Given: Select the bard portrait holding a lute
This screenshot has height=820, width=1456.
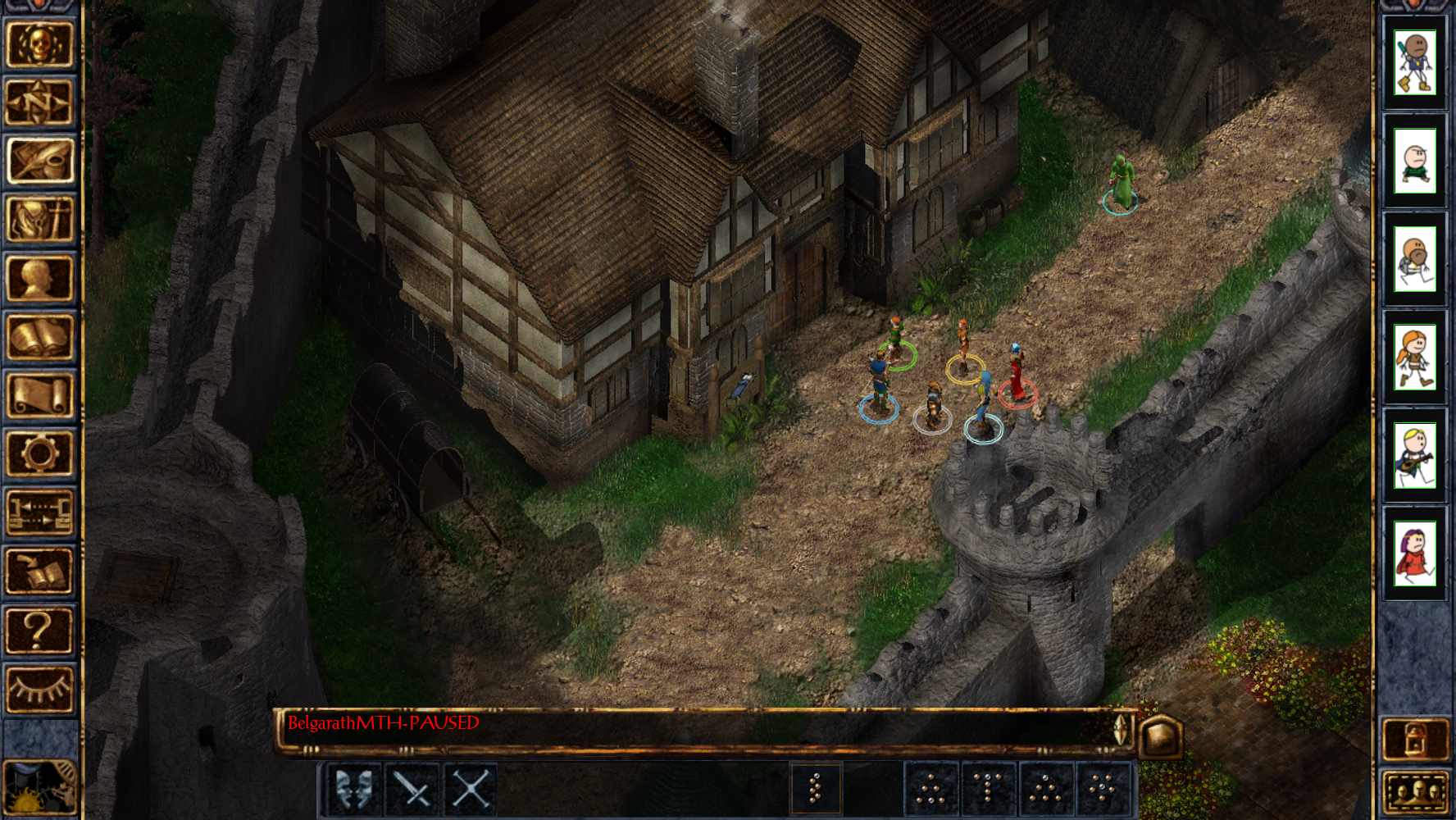Looking at the screenshot, I should click(1415, 456).
